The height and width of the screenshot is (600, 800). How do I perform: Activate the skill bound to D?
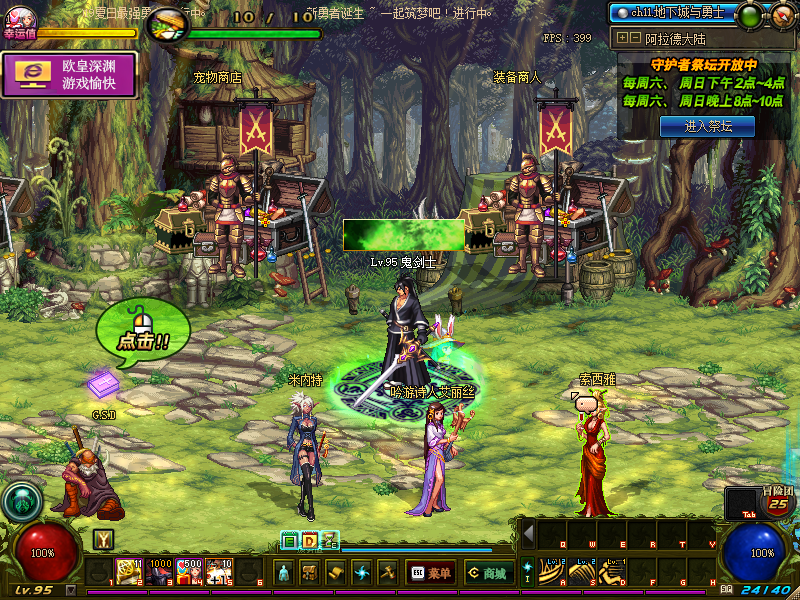[612, 571]
